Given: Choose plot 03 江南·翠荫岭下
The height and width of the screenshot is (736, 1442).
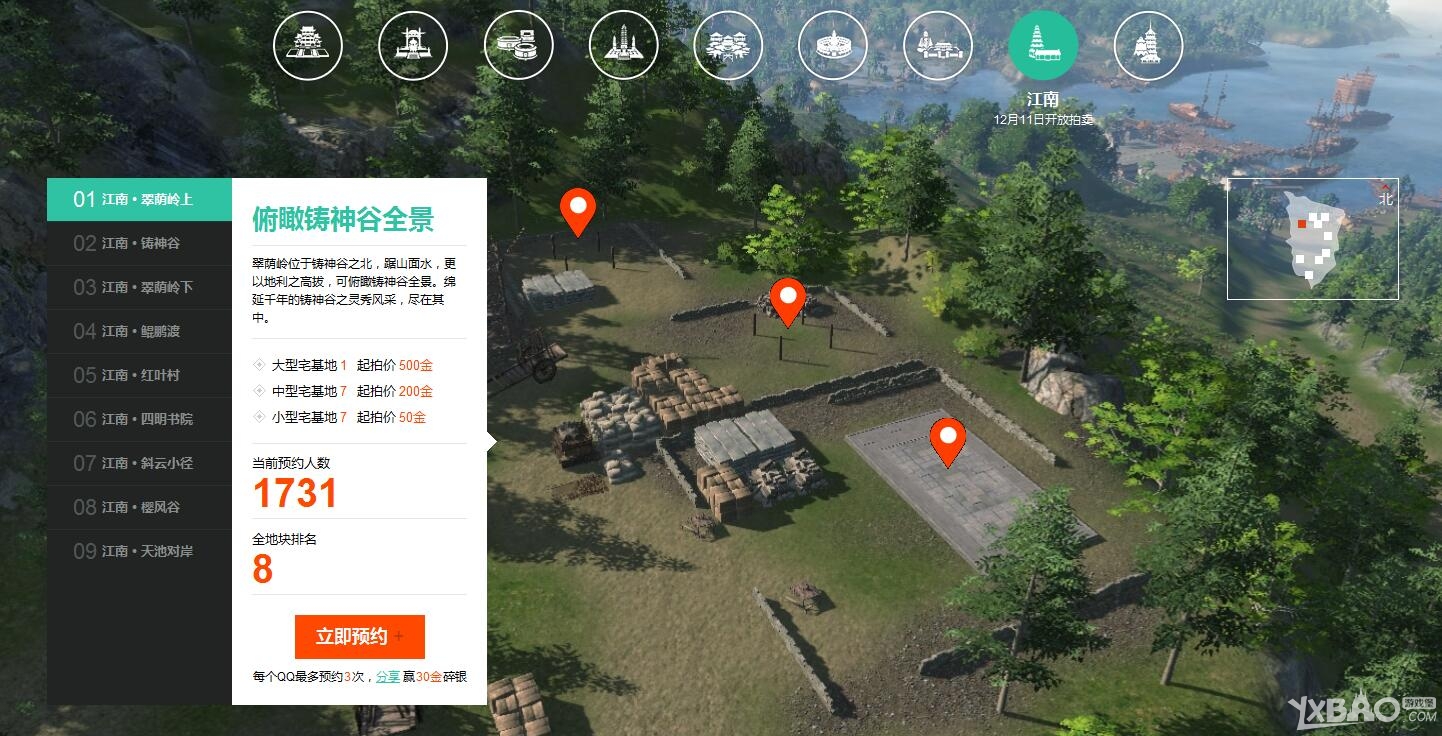Looking at the screenshot, I should tap(140, 287).
